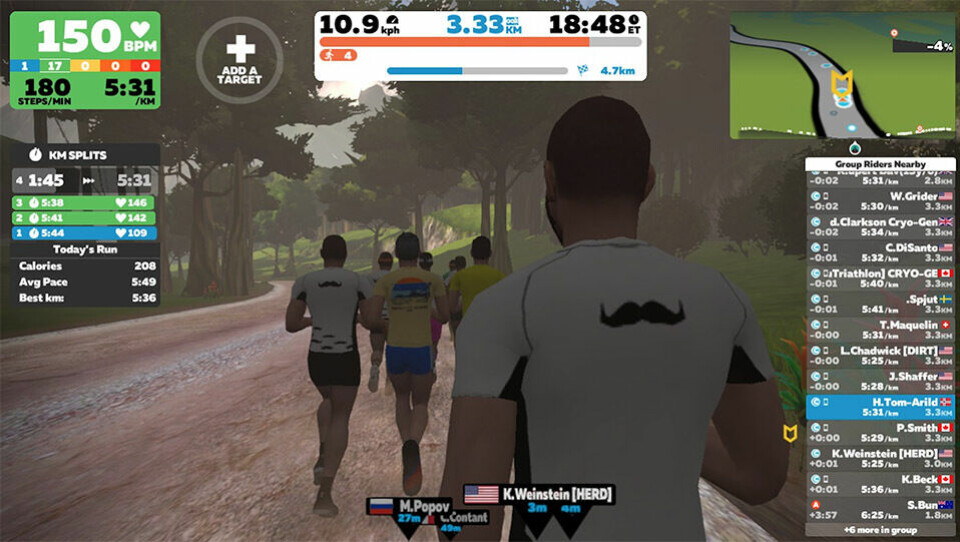The width and height of the screenshot is (960, 542).
Task: Select the M.Popov name tag
Action: coord(408,505)
